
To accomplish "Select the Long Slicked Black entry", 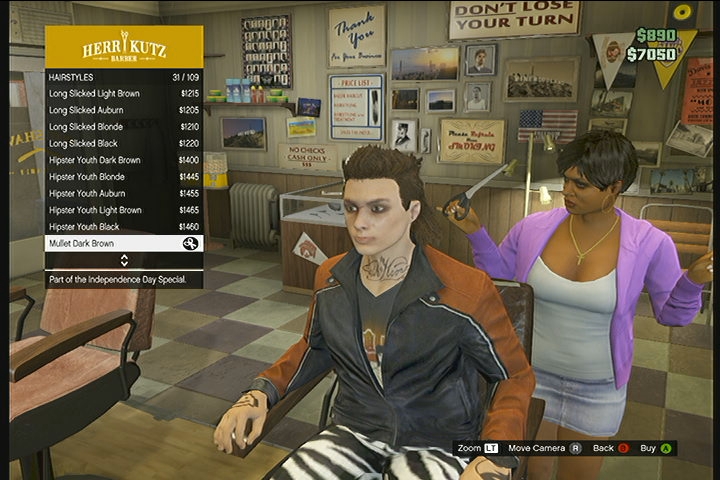I will pos(124,143).
